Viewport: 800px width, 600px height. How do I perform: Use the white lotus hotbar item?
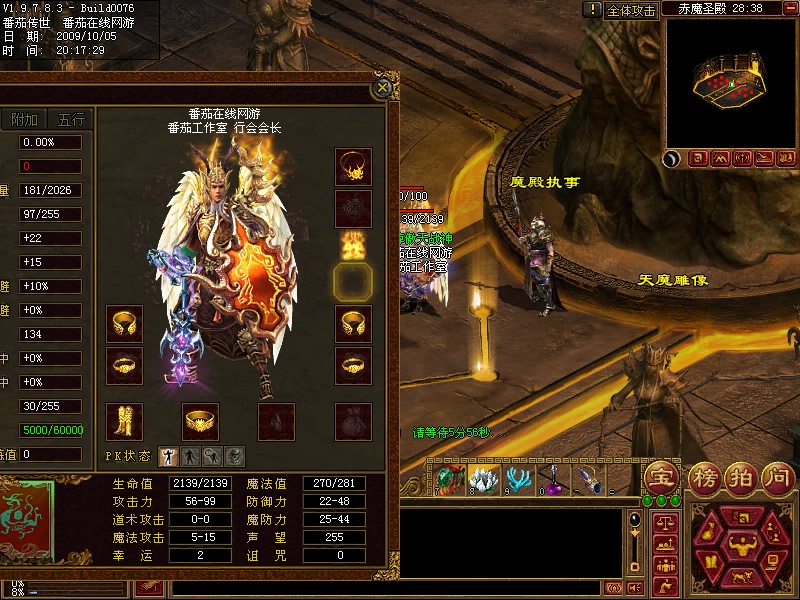click(484, 479)
